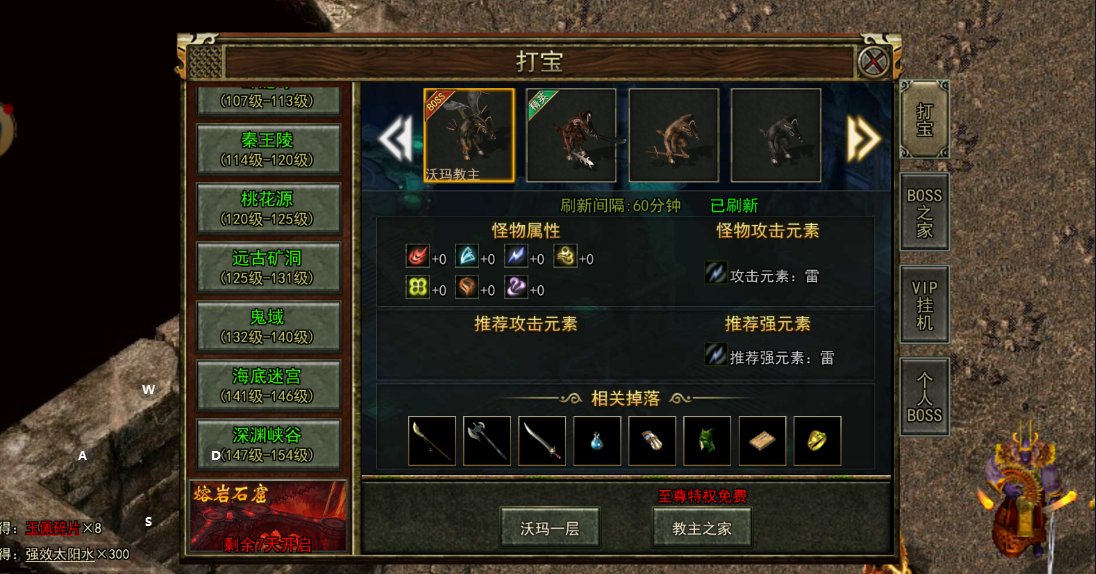Open the 熔岩石窟 banner

click(x=268, y=514)
